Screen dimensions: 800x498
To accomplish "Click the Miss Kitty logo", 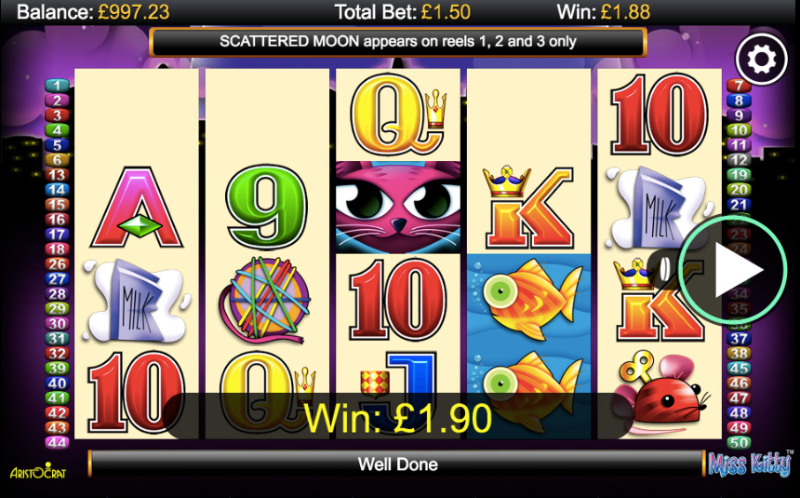I will tap(750, 463).
